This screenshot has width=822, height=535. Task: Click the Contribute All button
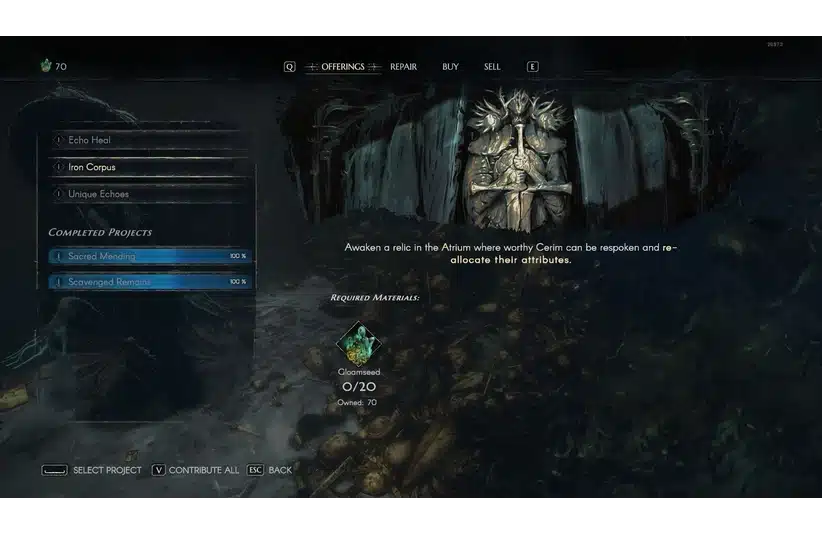pos(195,470)
